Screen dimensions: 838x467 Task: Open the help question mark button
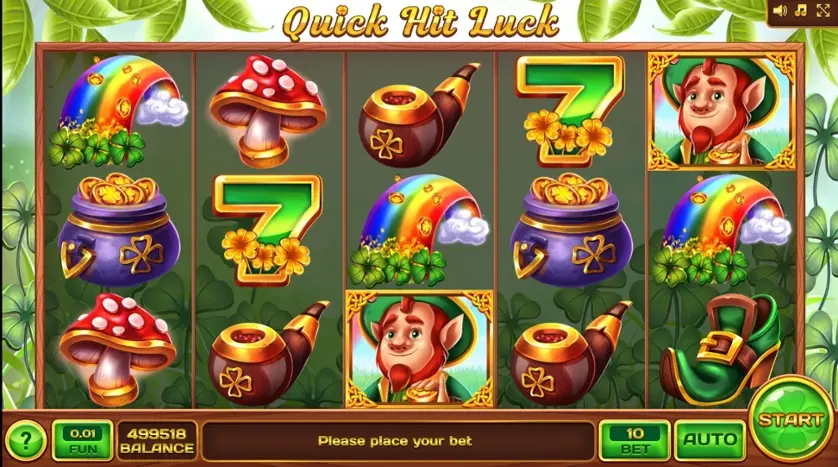[26, 439]
